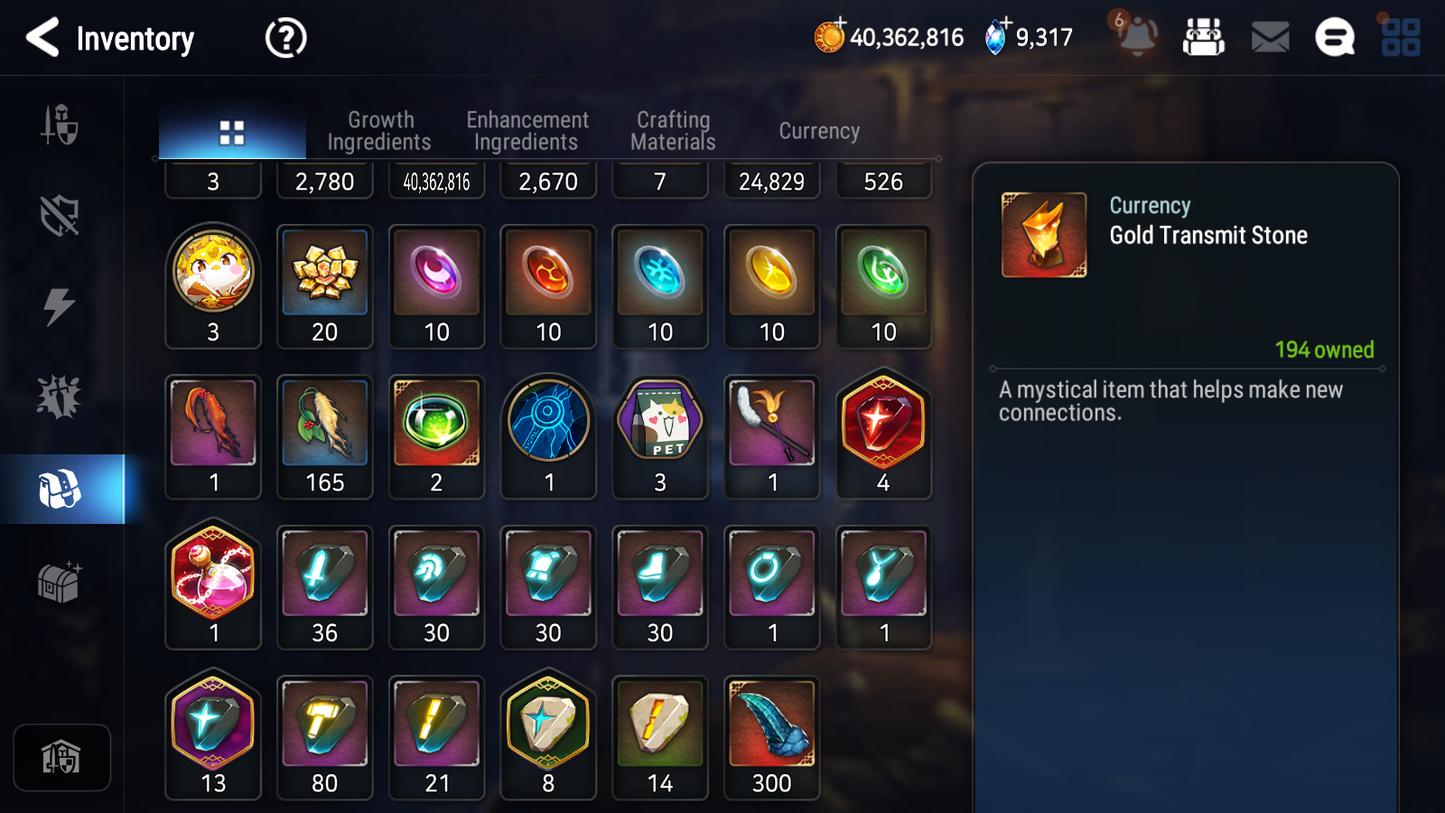This screenshot has height=813, width=1445.
Task: Select the lightning charms sidebar icon
Action: pos(60,305)
